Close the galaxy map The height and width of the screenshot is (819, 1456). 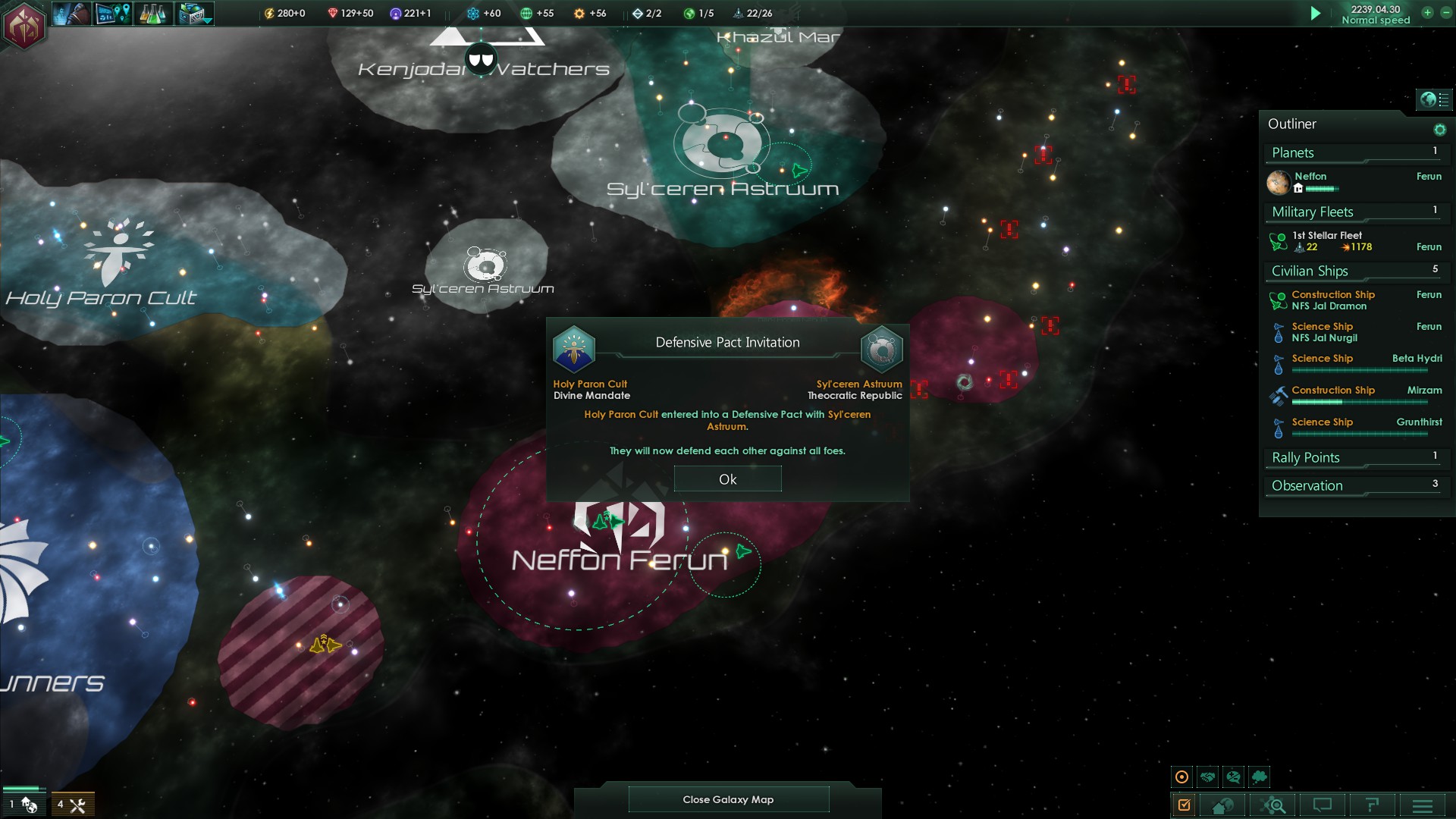[728, 799]
